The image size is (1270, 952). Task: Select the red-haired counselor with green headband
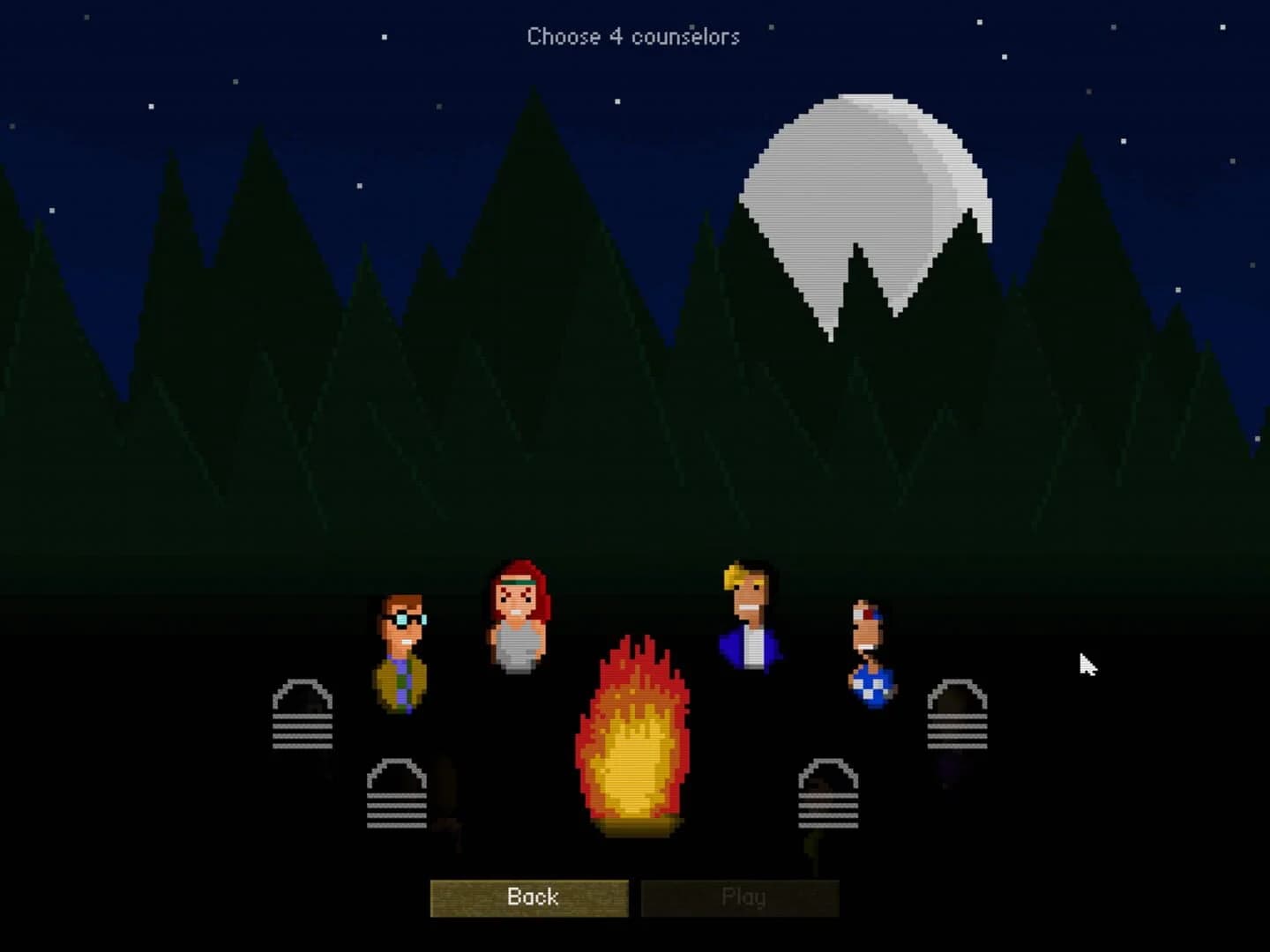click(520, 617)
